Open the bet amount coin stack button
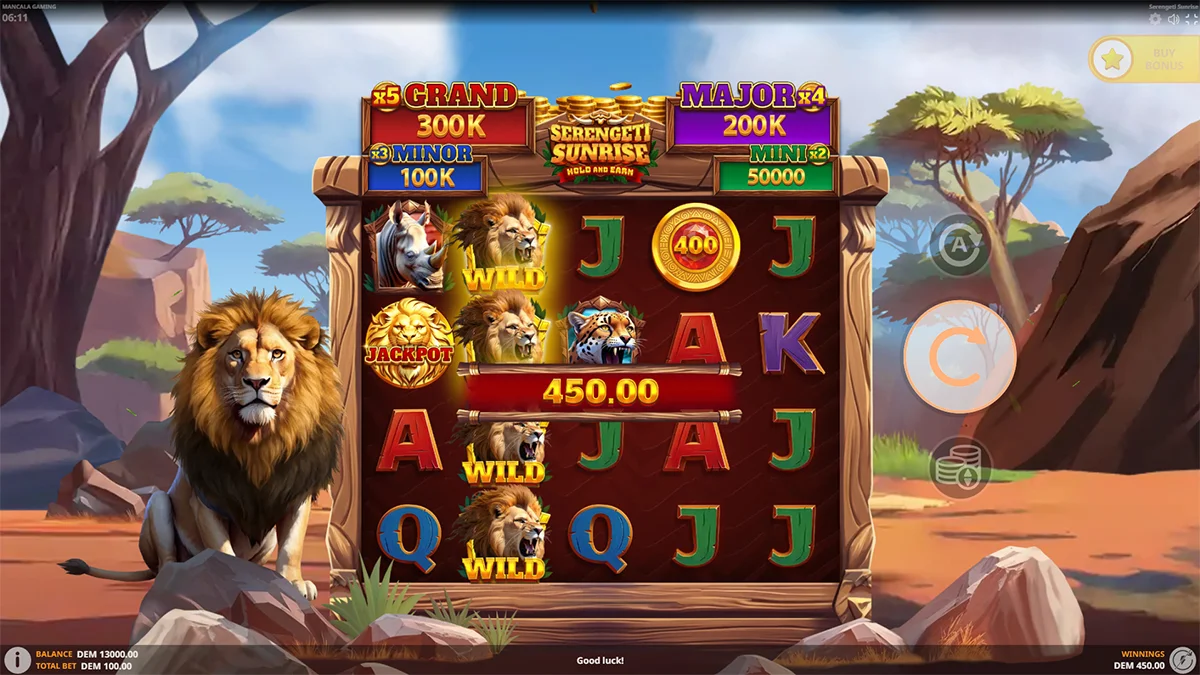The height and width of the screenshot is (675, 1200). [960, 468]
